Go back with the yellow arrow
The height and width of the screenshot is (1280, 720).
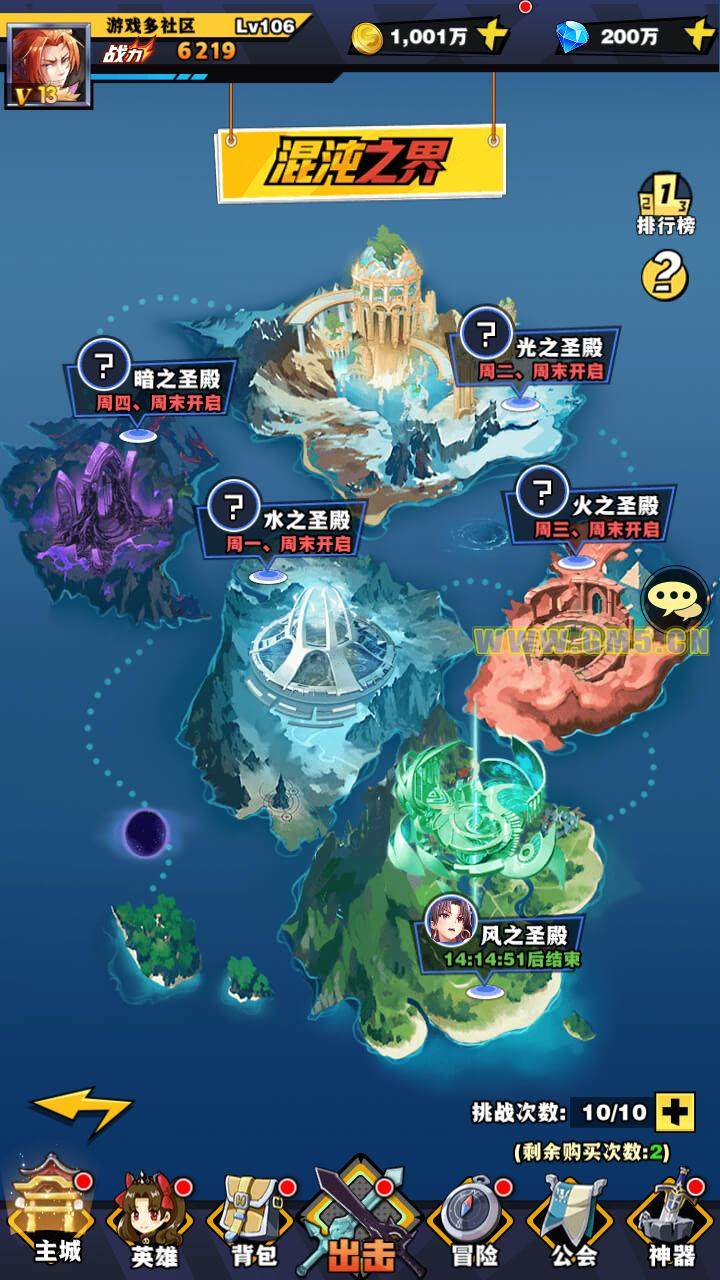80,1110
